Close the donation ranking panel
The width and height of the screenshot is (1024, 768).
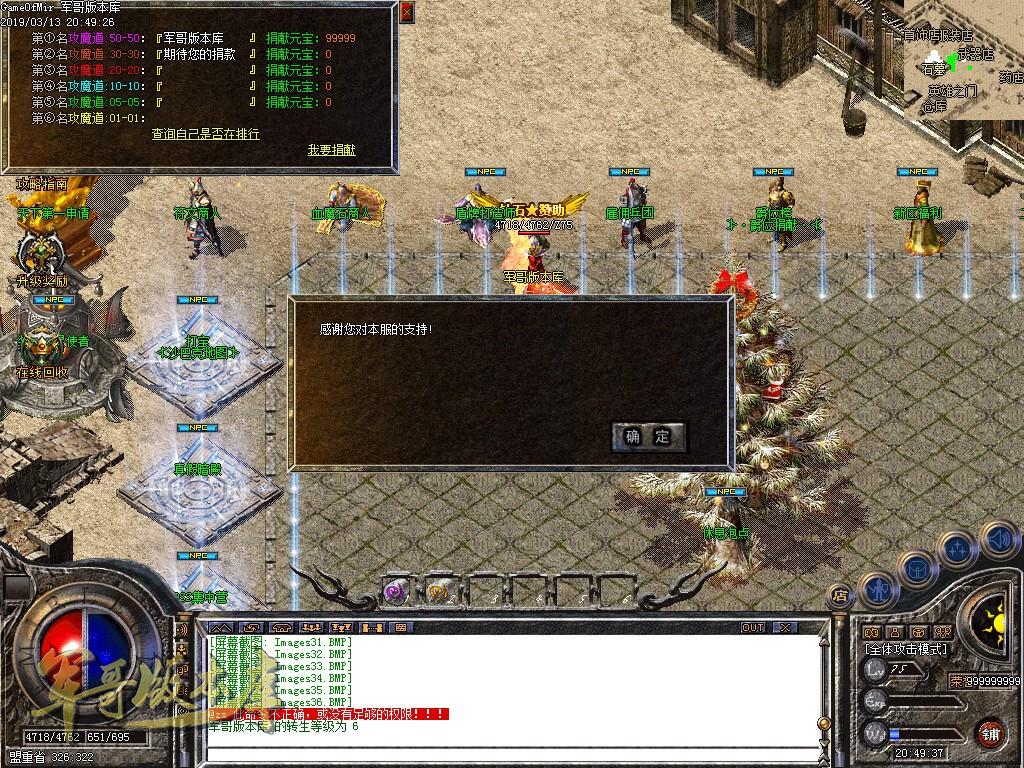click(405, 13)
